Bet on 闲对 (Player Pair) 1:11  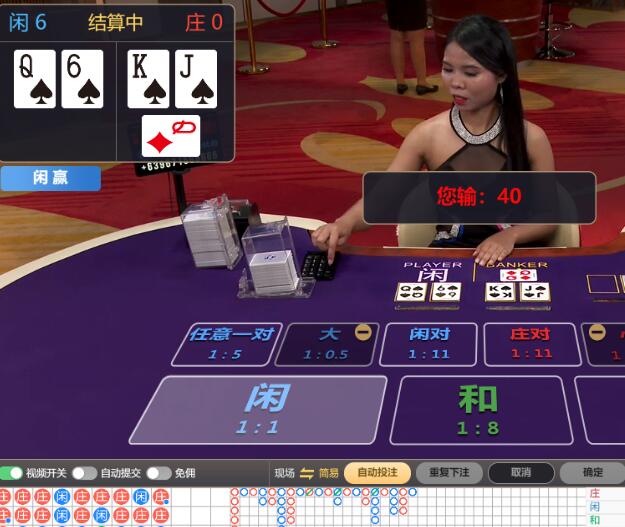(x=428, y=343)
